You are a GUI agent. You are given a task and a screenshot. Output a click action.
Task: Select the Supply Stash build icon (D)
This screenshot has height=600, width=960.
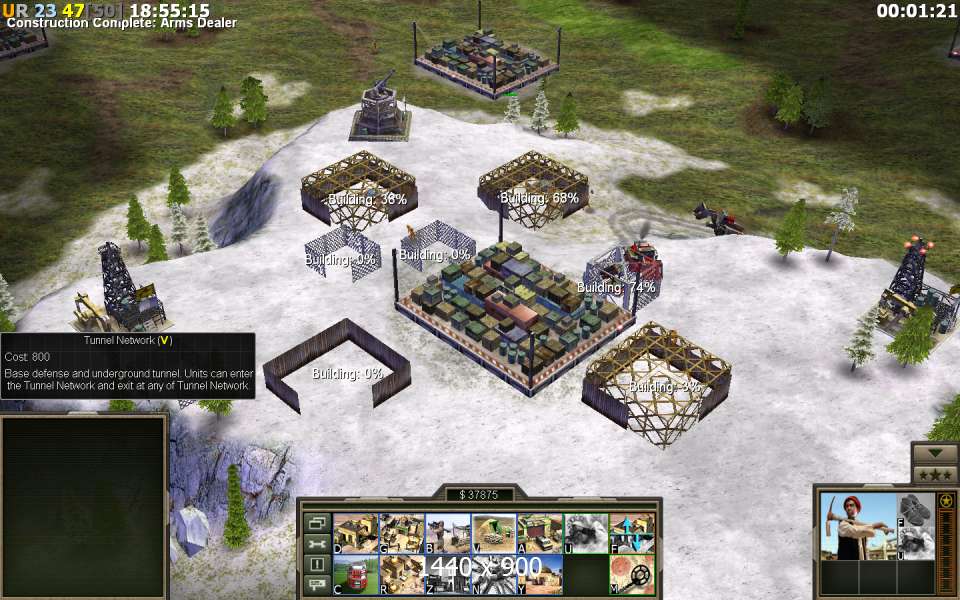point(355,534)
